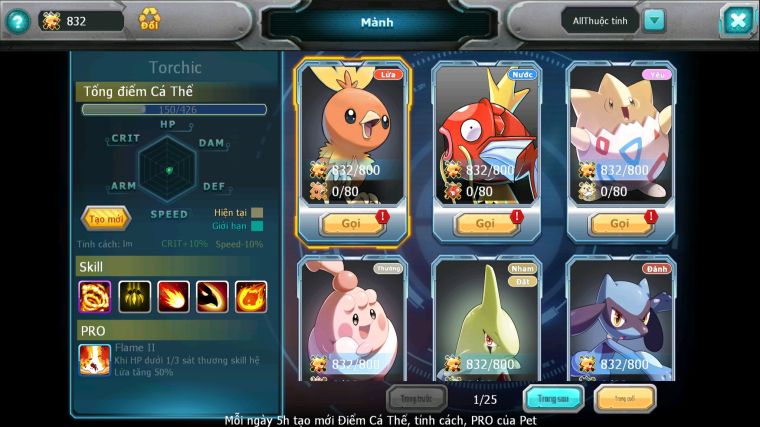Open the help question mark icon
The width and height of the screenshot is (760, 427).
[x=16, y=20]
